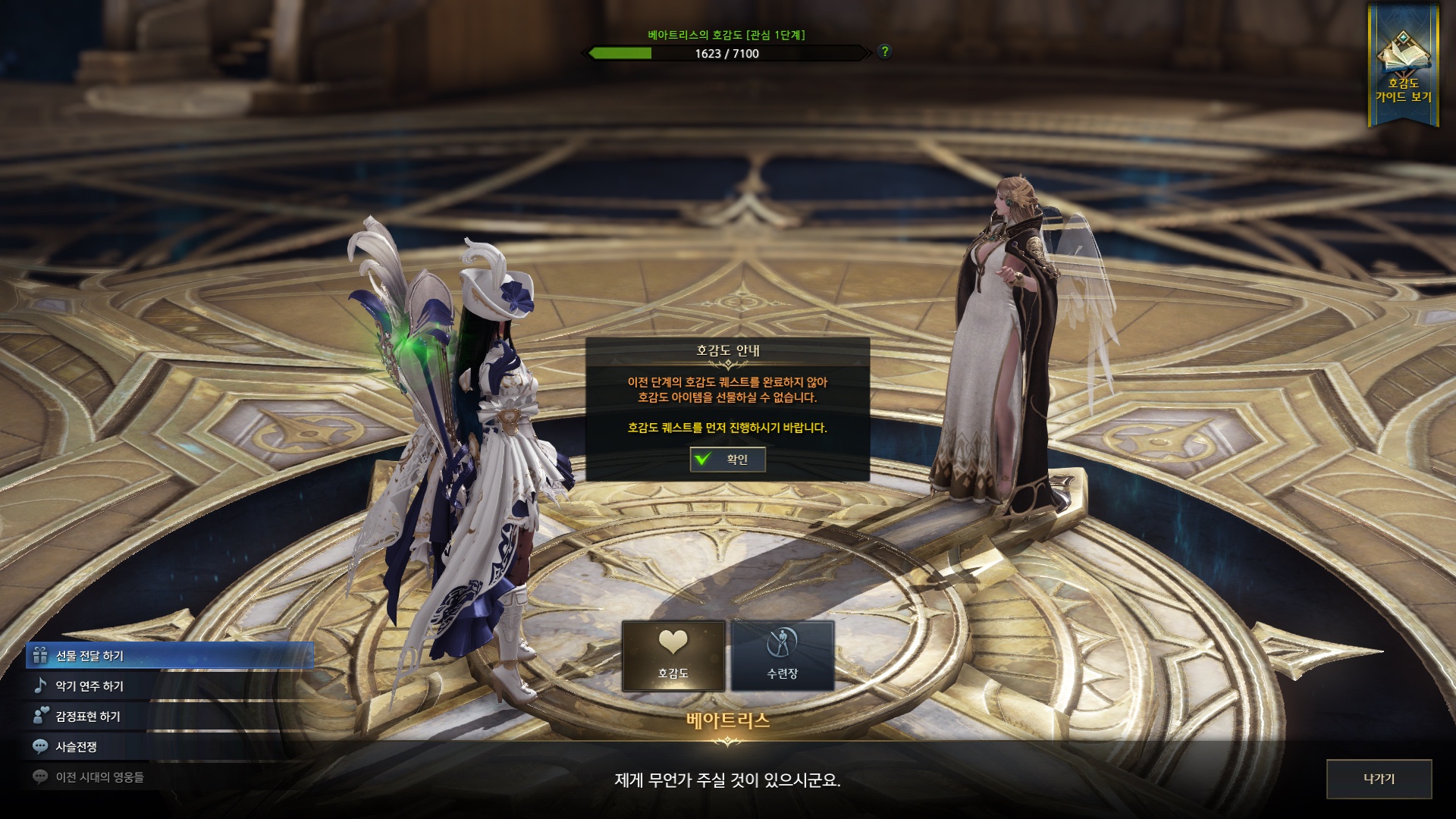Select 감정표현 하기 interaction option

tap(88, 717)
